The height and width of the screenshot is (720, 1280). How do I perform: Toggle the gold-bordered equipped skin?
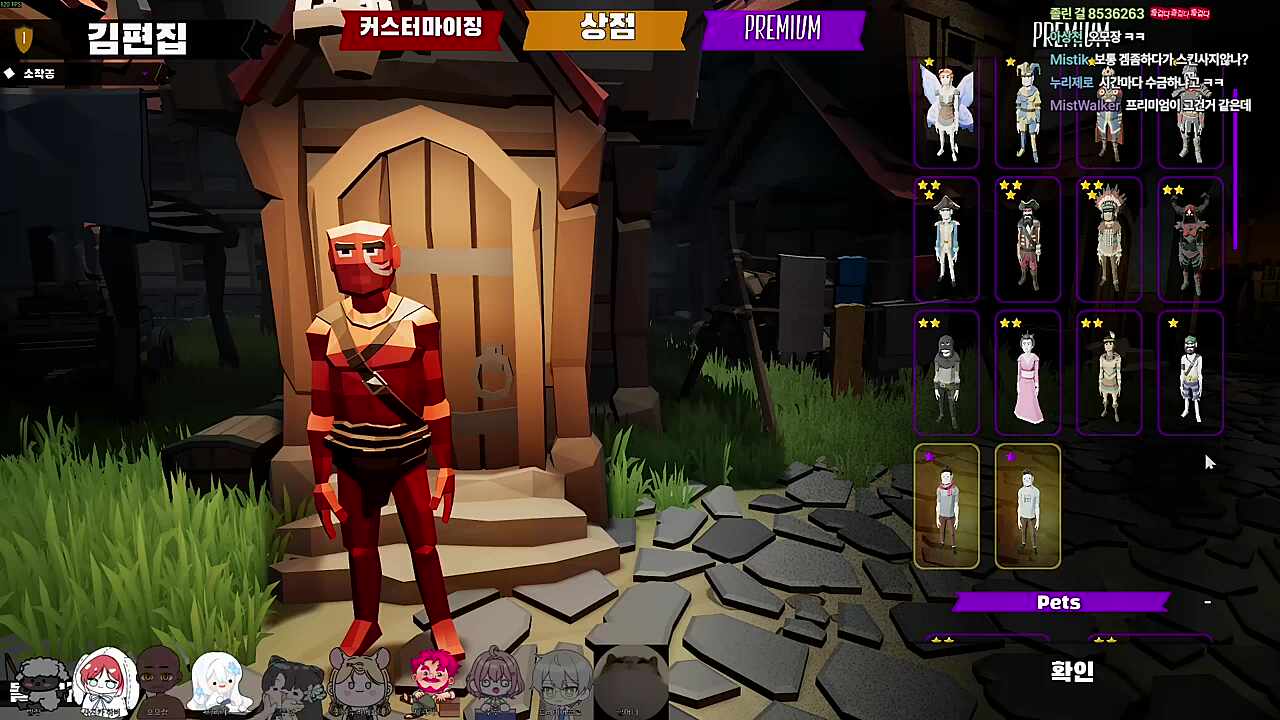click(x=947, y=506)
